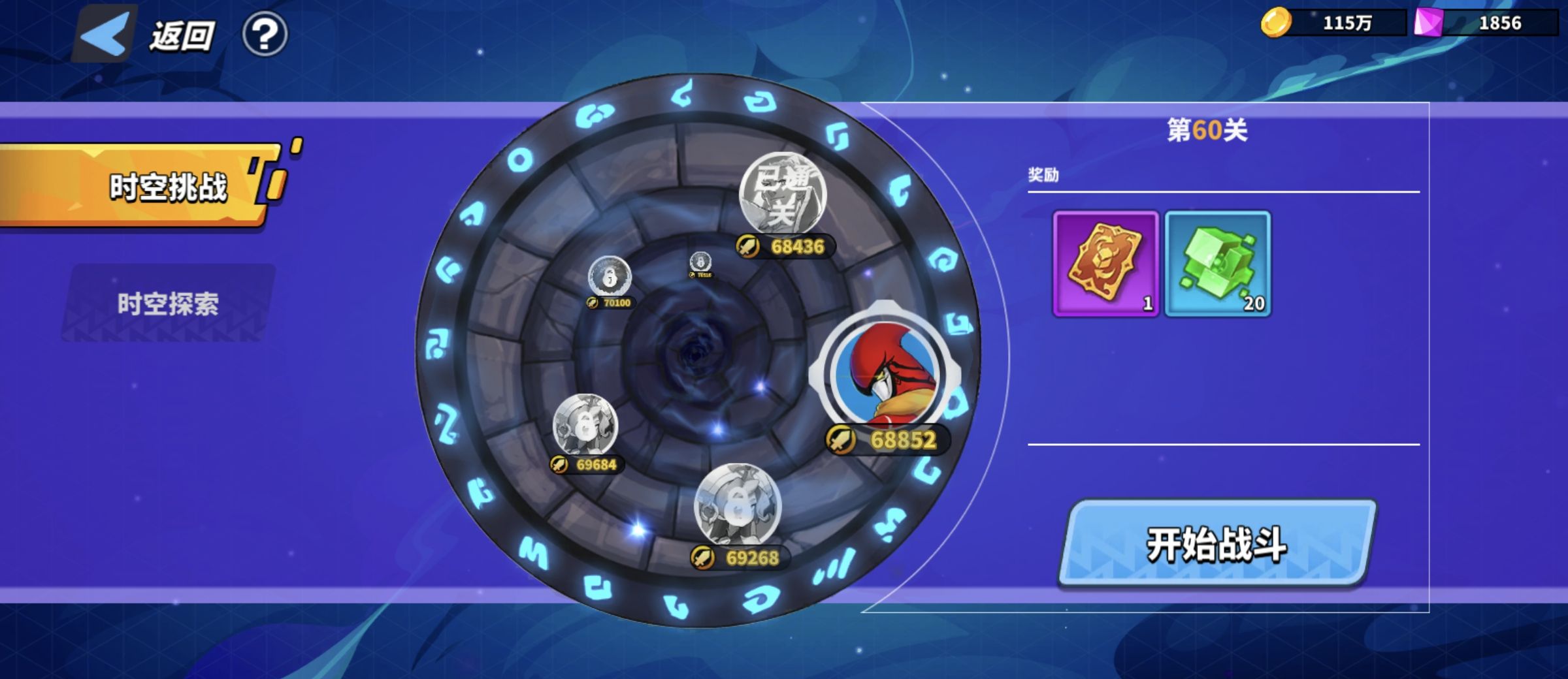Inspect the green crystal reward item

(1218, 263)
